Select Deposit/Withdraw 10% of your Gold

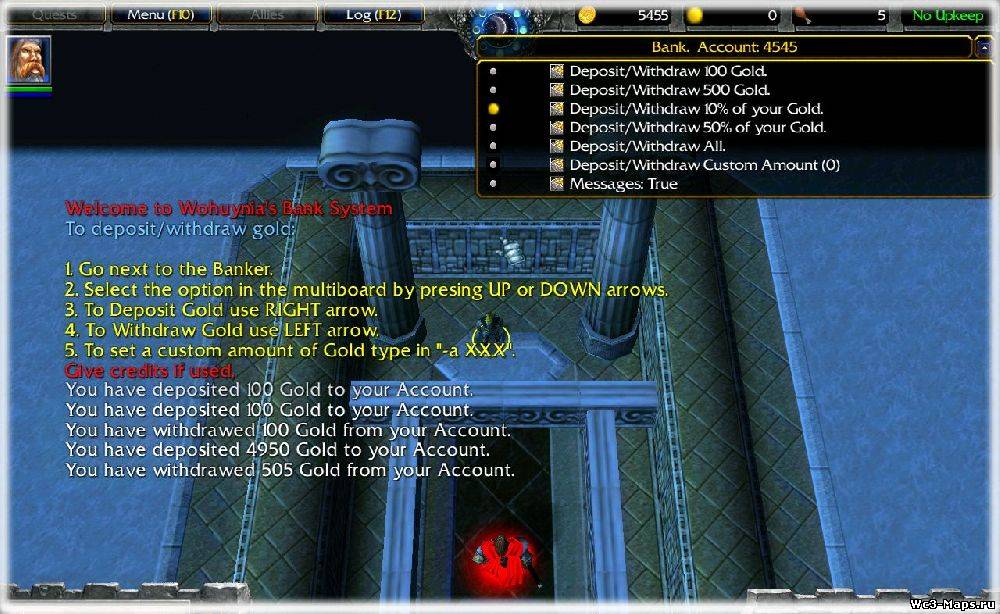[x=695, y=109]
